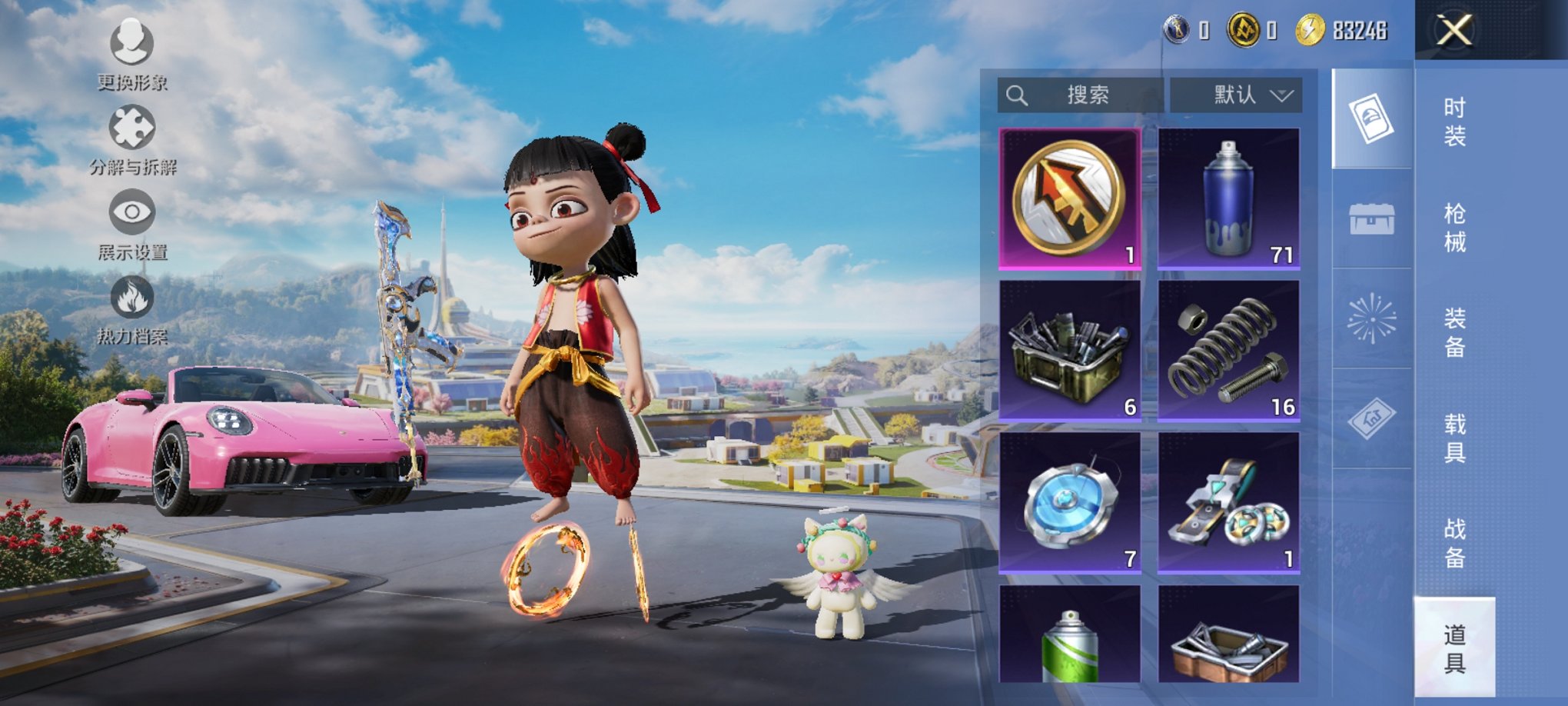
Task: Select the blue spray can item
Action: click(x=1228, y=198)
